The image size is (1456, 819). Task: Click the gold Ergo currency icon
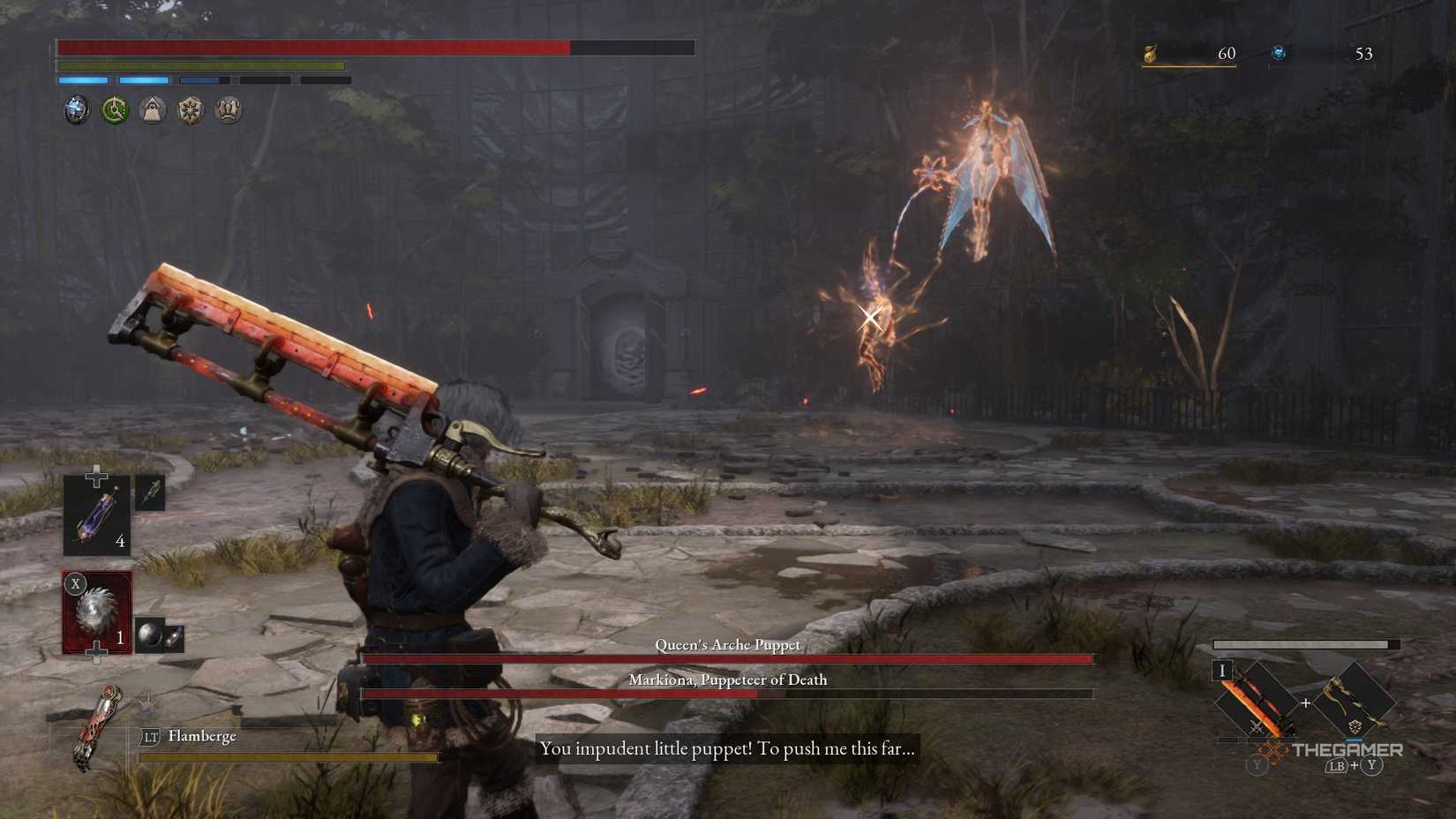pos(1152,53)
